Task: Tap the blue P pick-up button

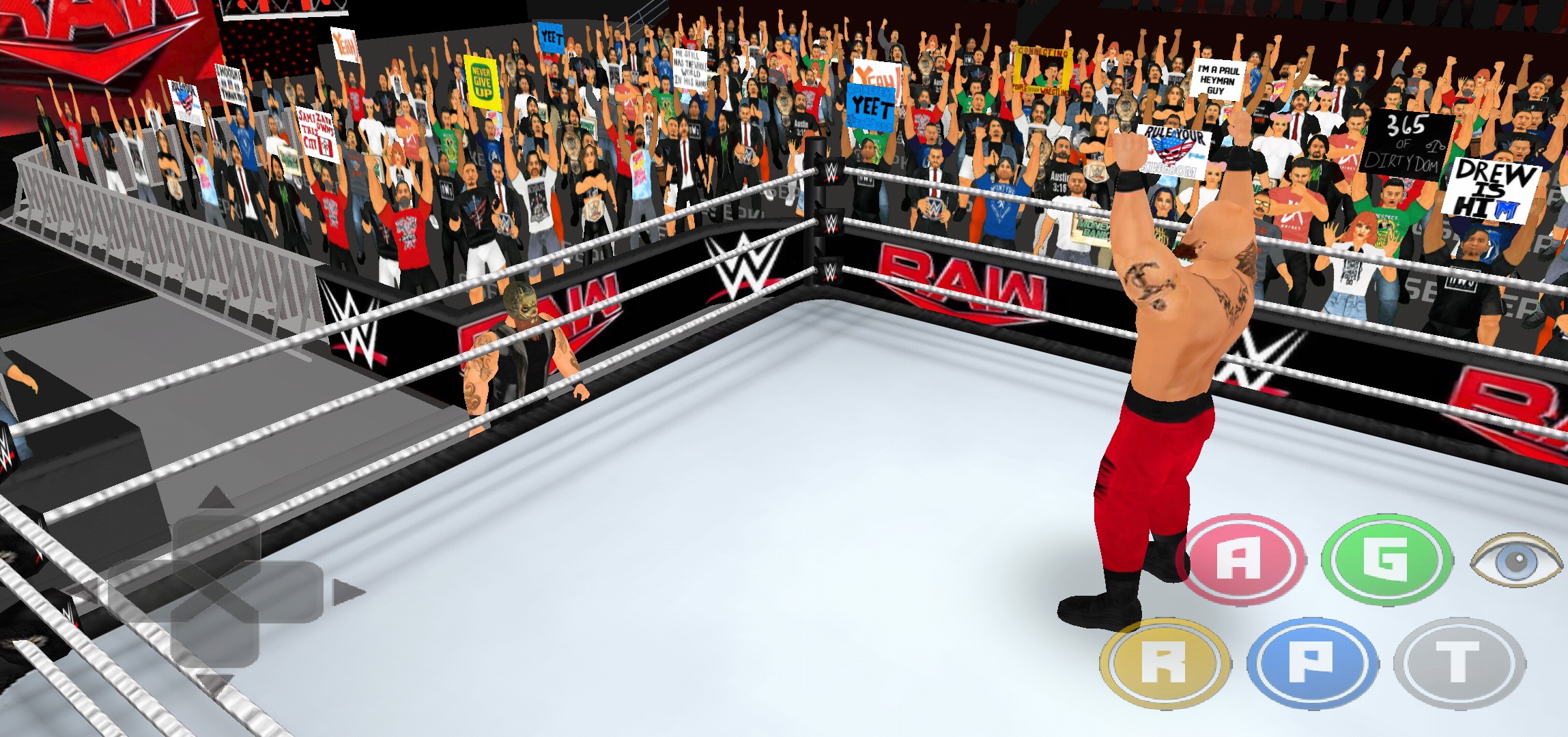Action: (x=1311, y=663)
